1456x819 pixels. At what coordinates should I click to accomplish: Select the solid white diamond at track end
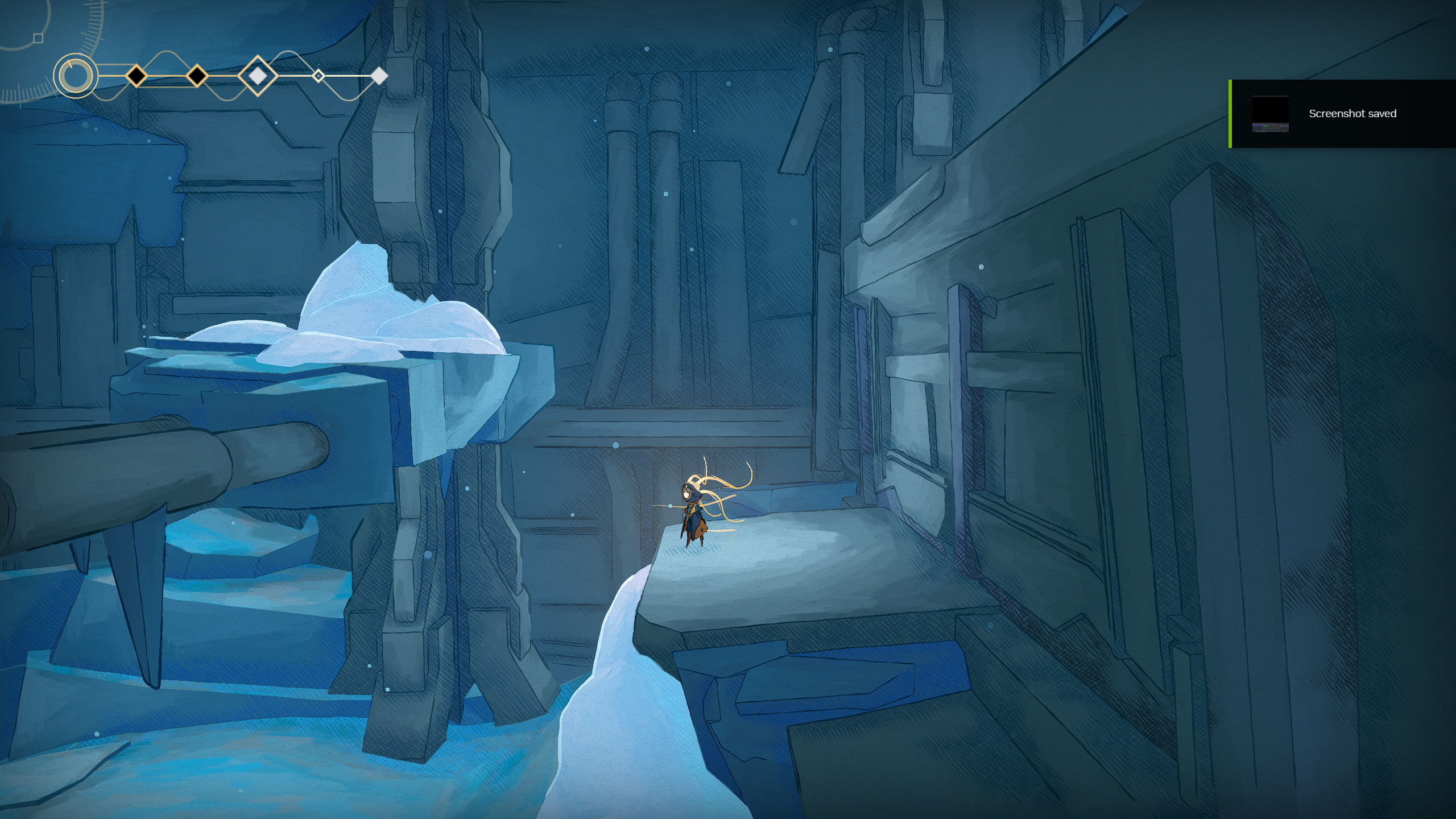[x=379, y=76]
